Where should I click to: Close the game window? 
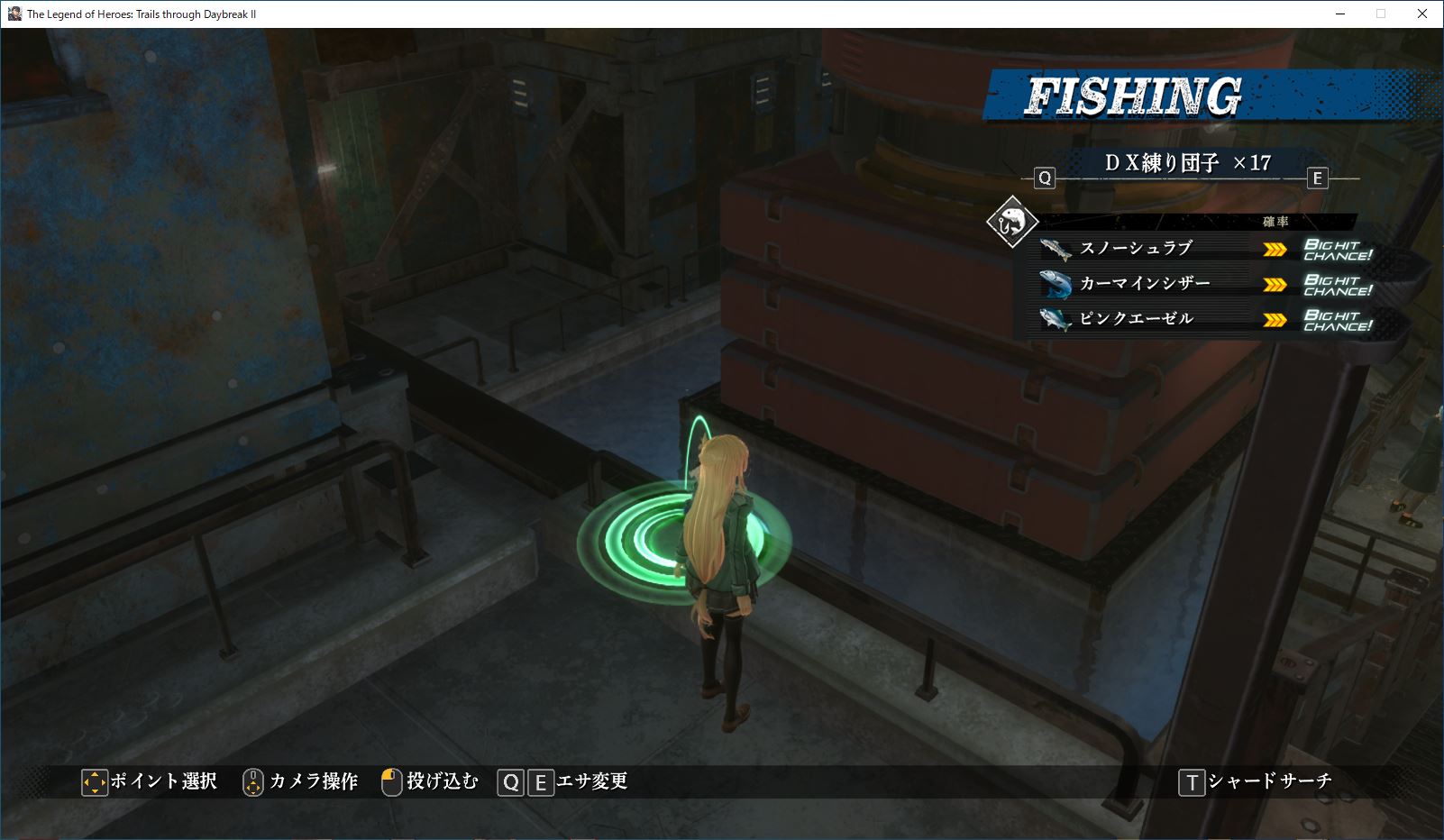1422,14
